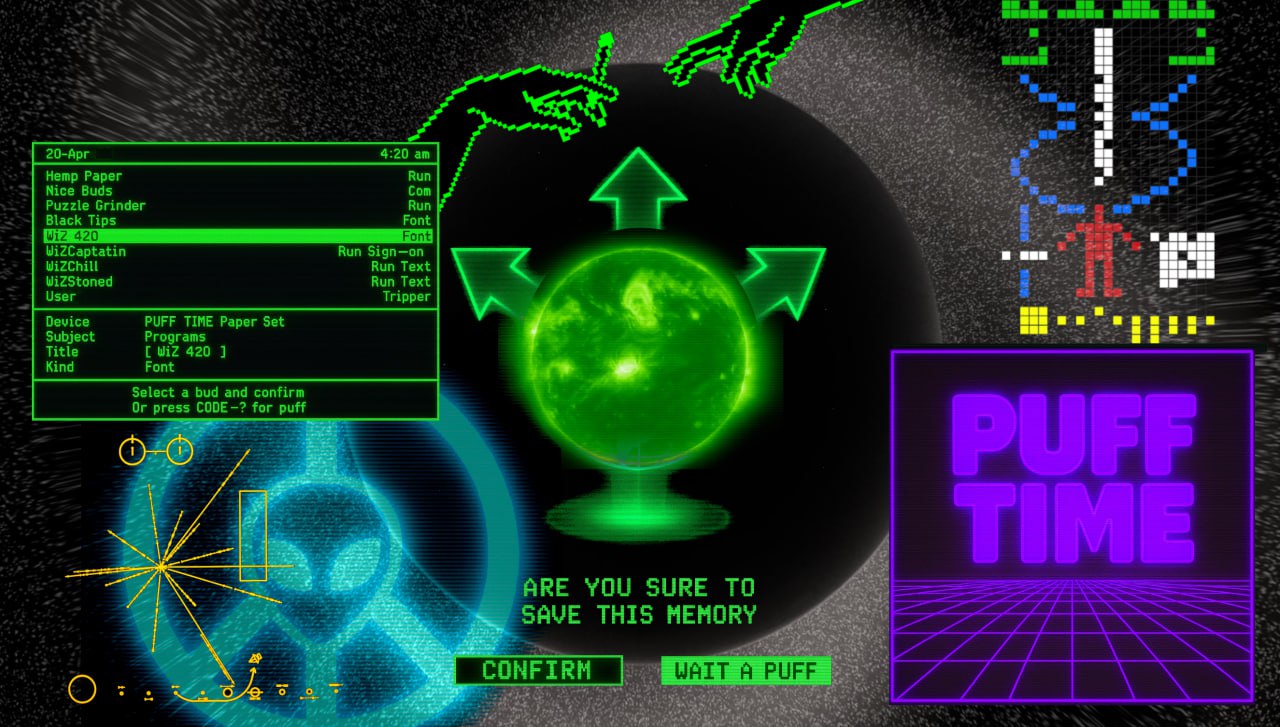Image resolution: width=1280 pixels, height=727 pixels.
Task: Pick Nice Buds from the list
Action: point(237,191)
